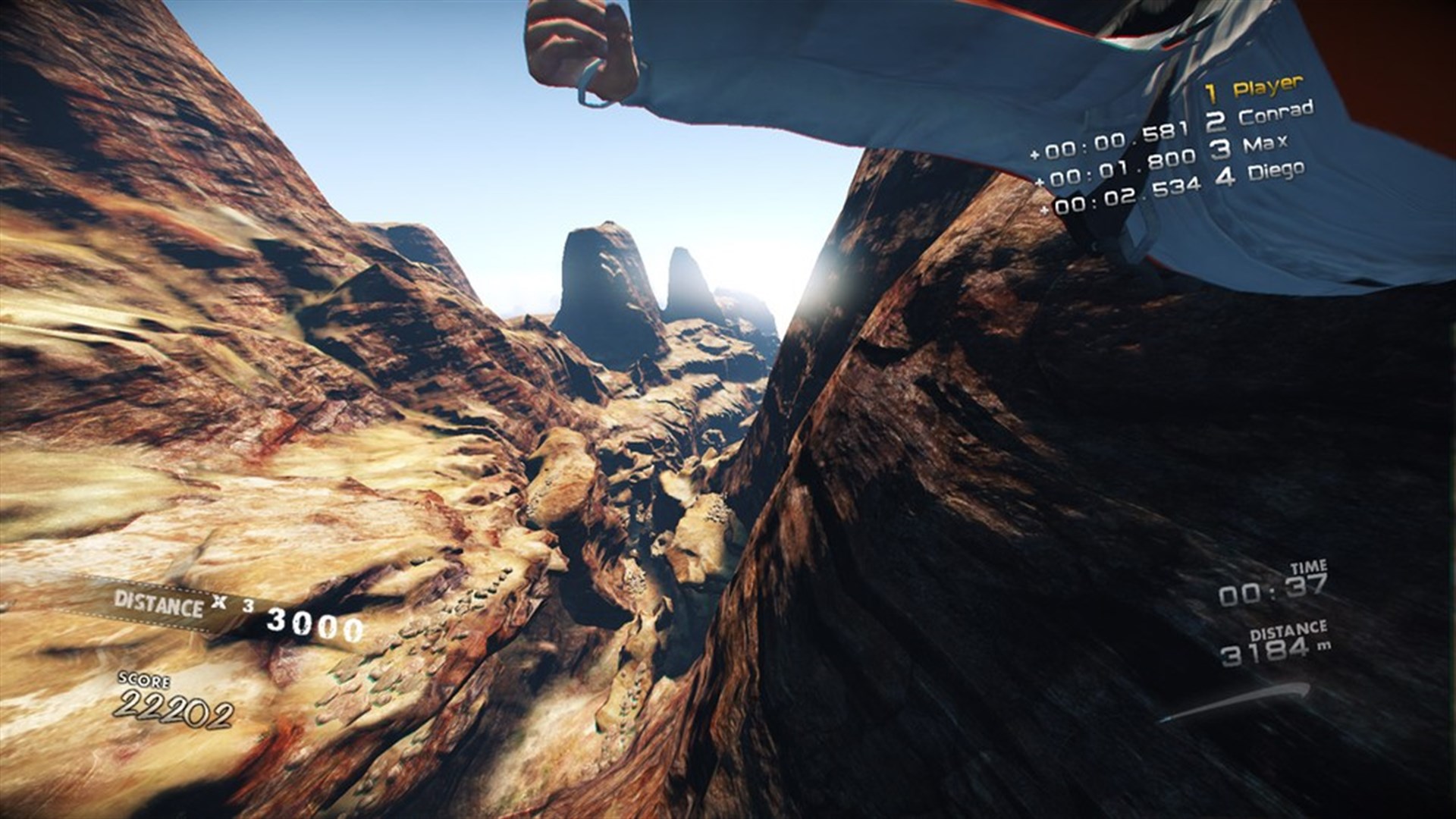
Task: Click the yellow number 1 rank icon
Action: tap(1211, 91)
